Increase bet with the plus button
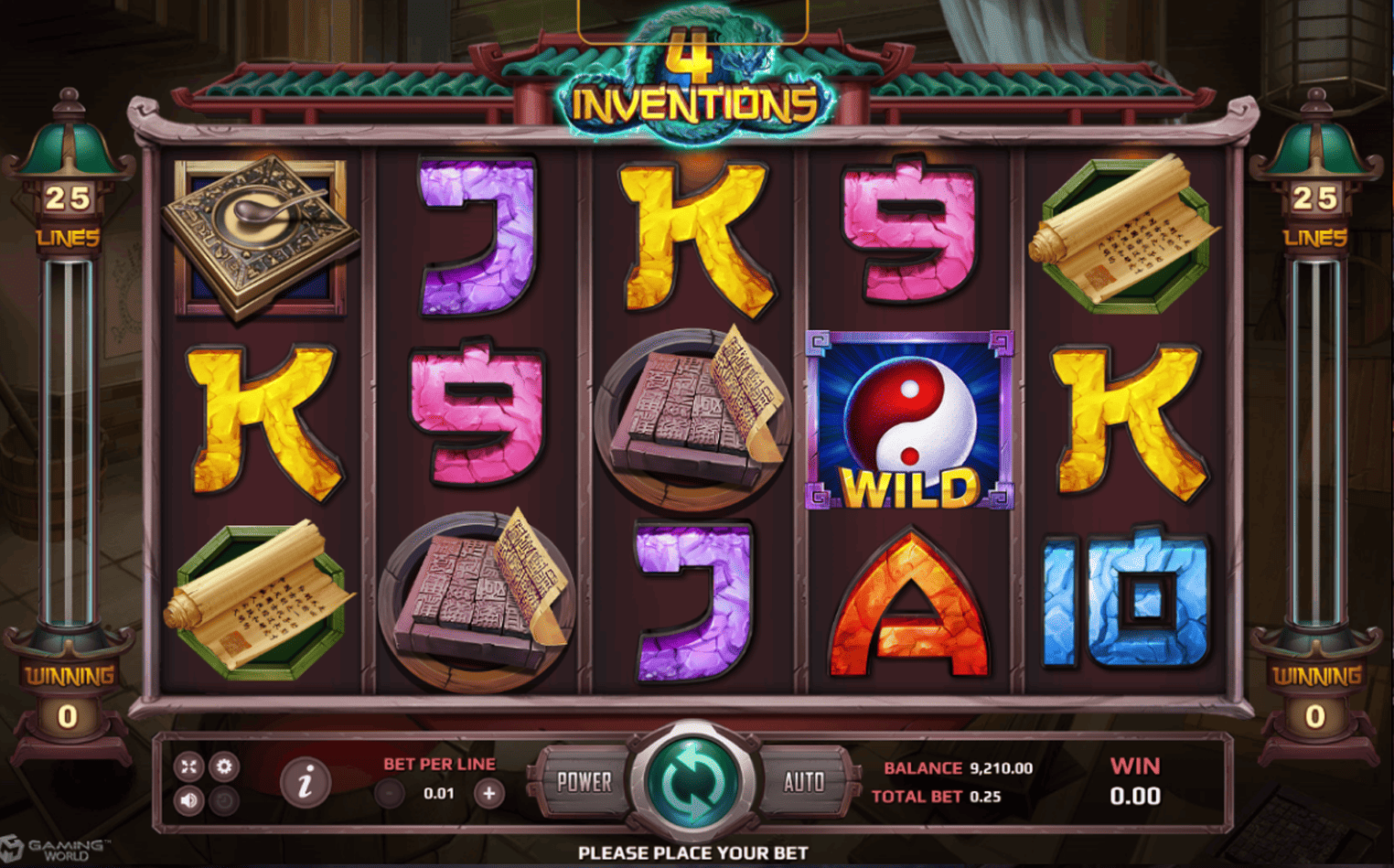The height and width of the screenshot is (868, 1394). [490, 793]
